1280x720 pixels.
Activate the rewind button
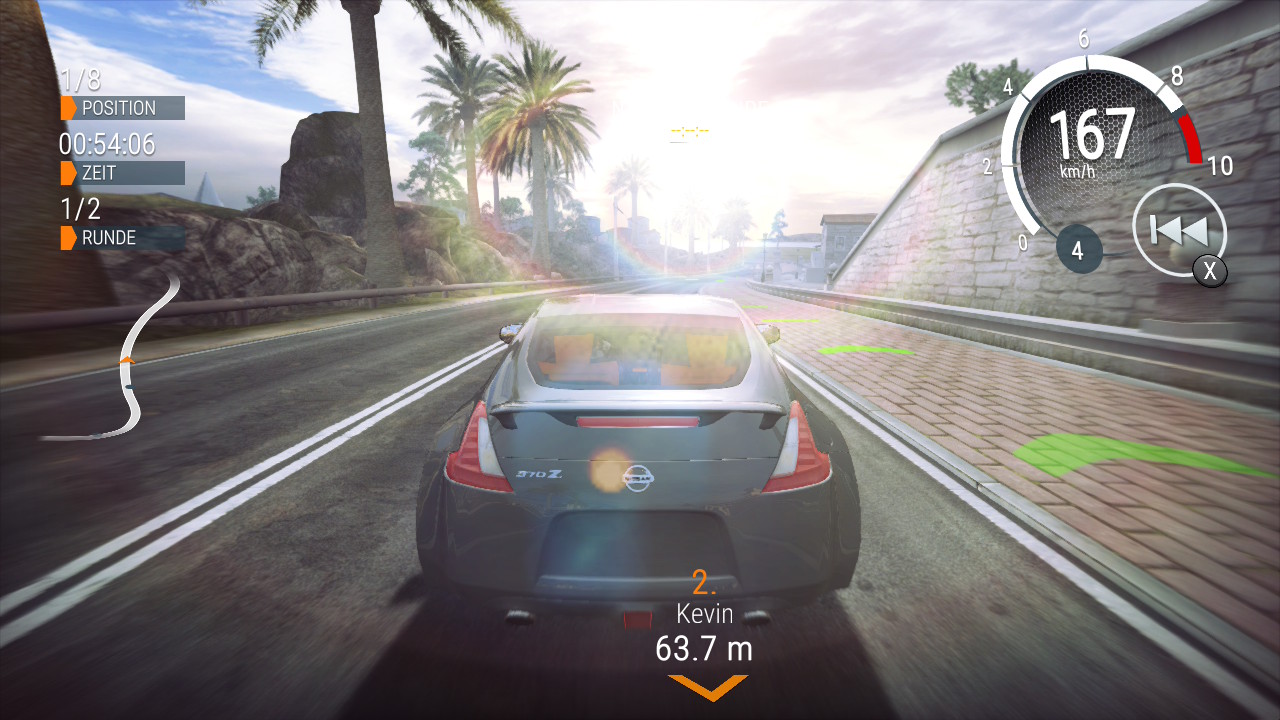pos(1179,231)
